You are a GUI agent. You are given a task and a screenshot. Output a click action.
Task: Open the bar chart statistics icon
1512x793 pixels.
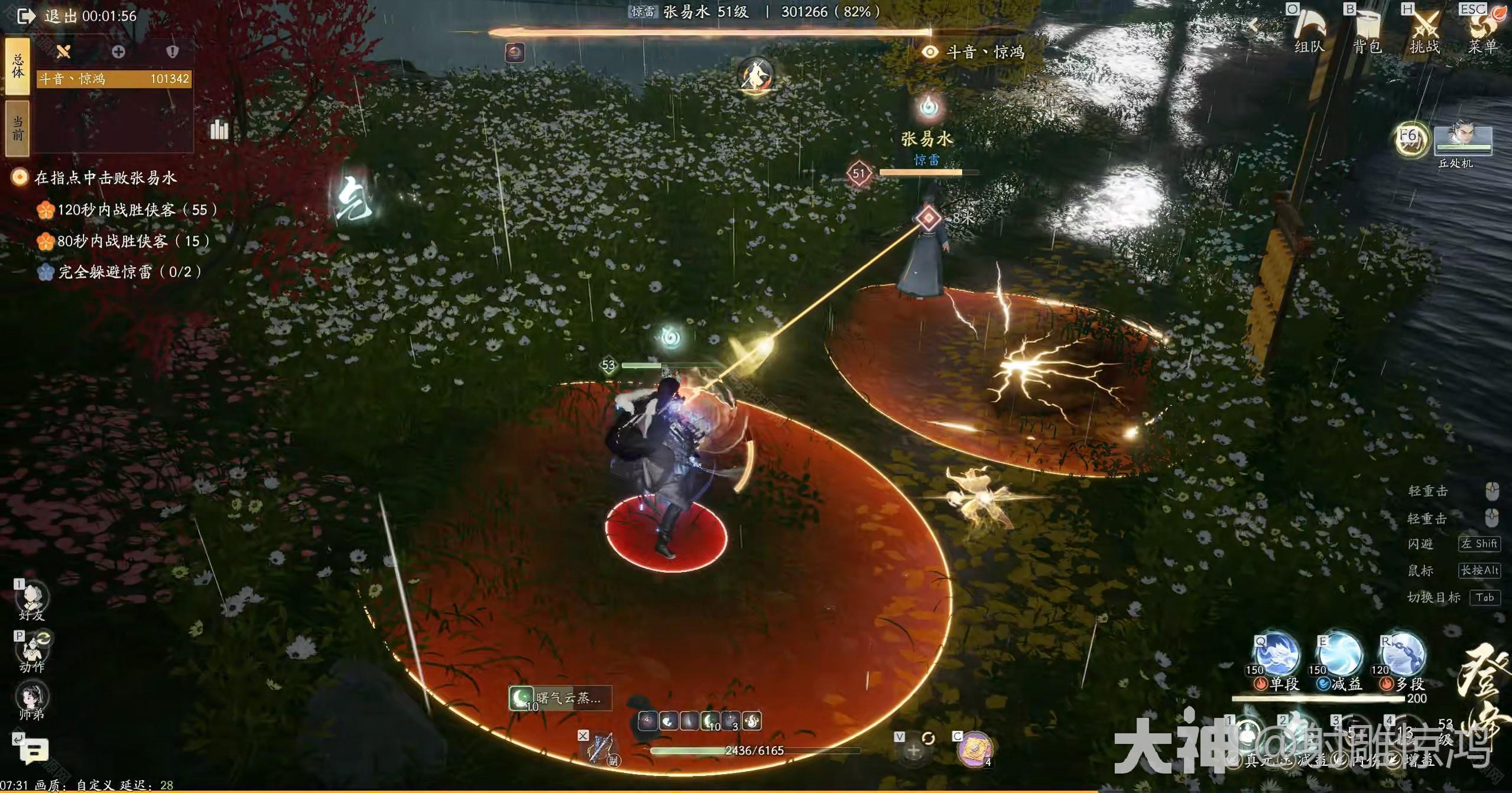[219, 129]
